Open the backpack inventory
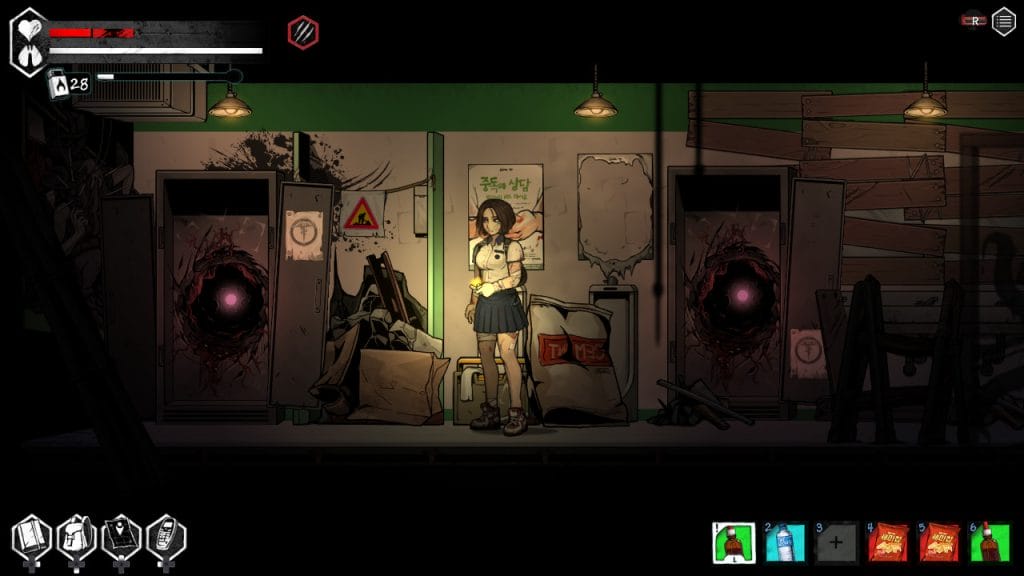 (76, 539)
